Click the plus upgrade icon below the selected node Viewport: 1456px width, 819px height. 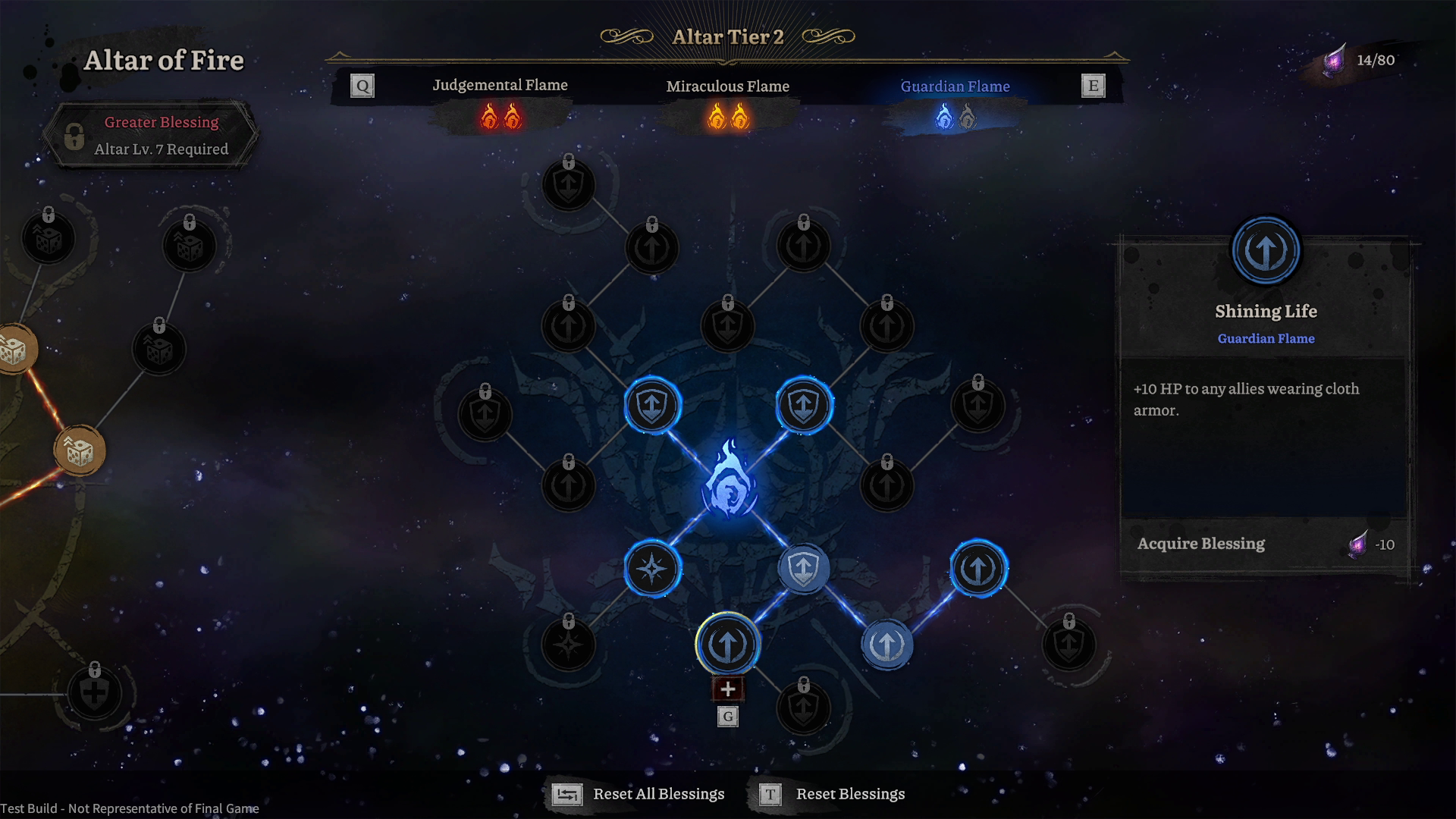click(x=728, y=689)
